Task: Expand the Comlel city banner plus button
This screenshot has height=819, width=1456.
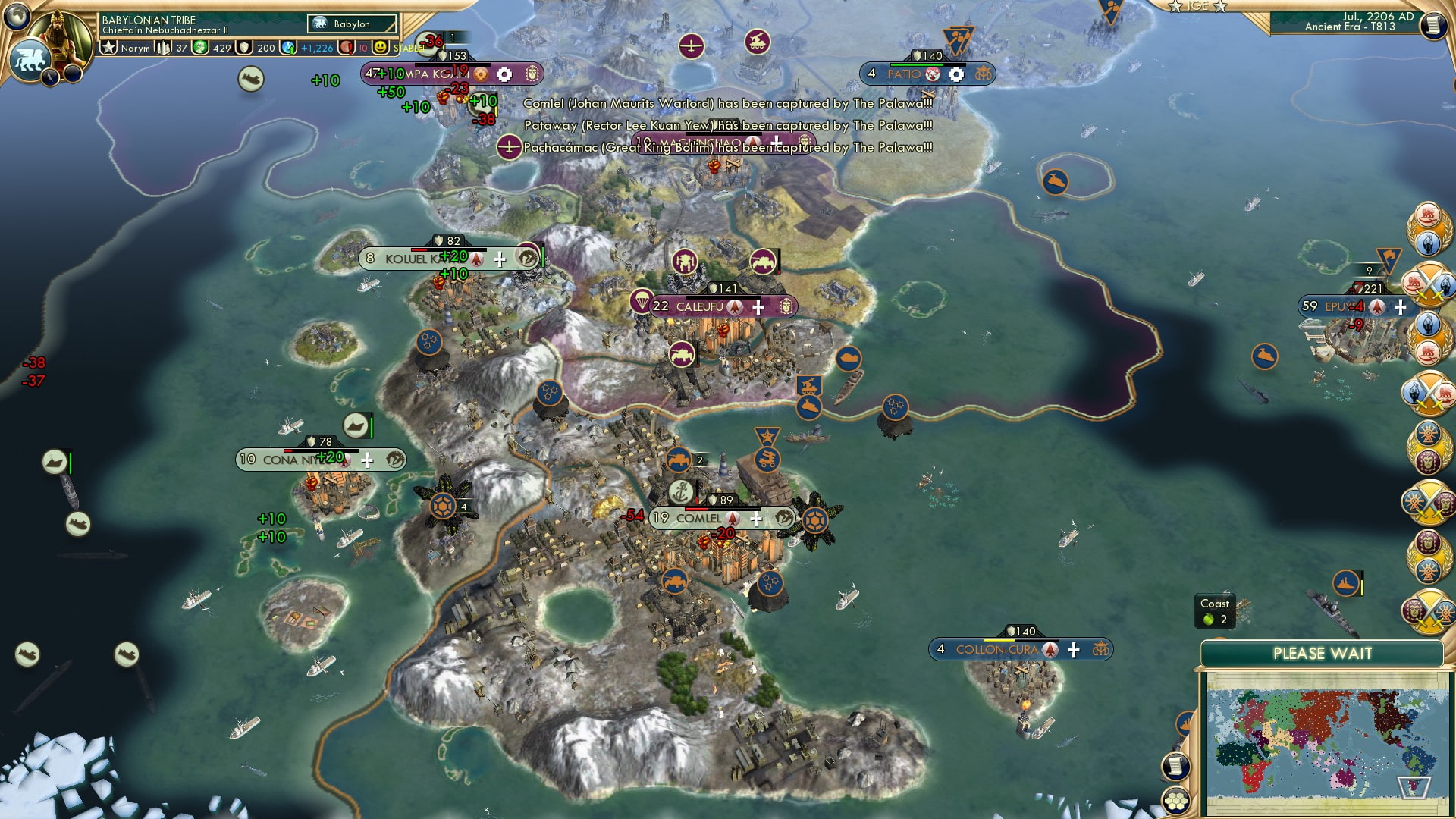Action: tap(755, 520)
